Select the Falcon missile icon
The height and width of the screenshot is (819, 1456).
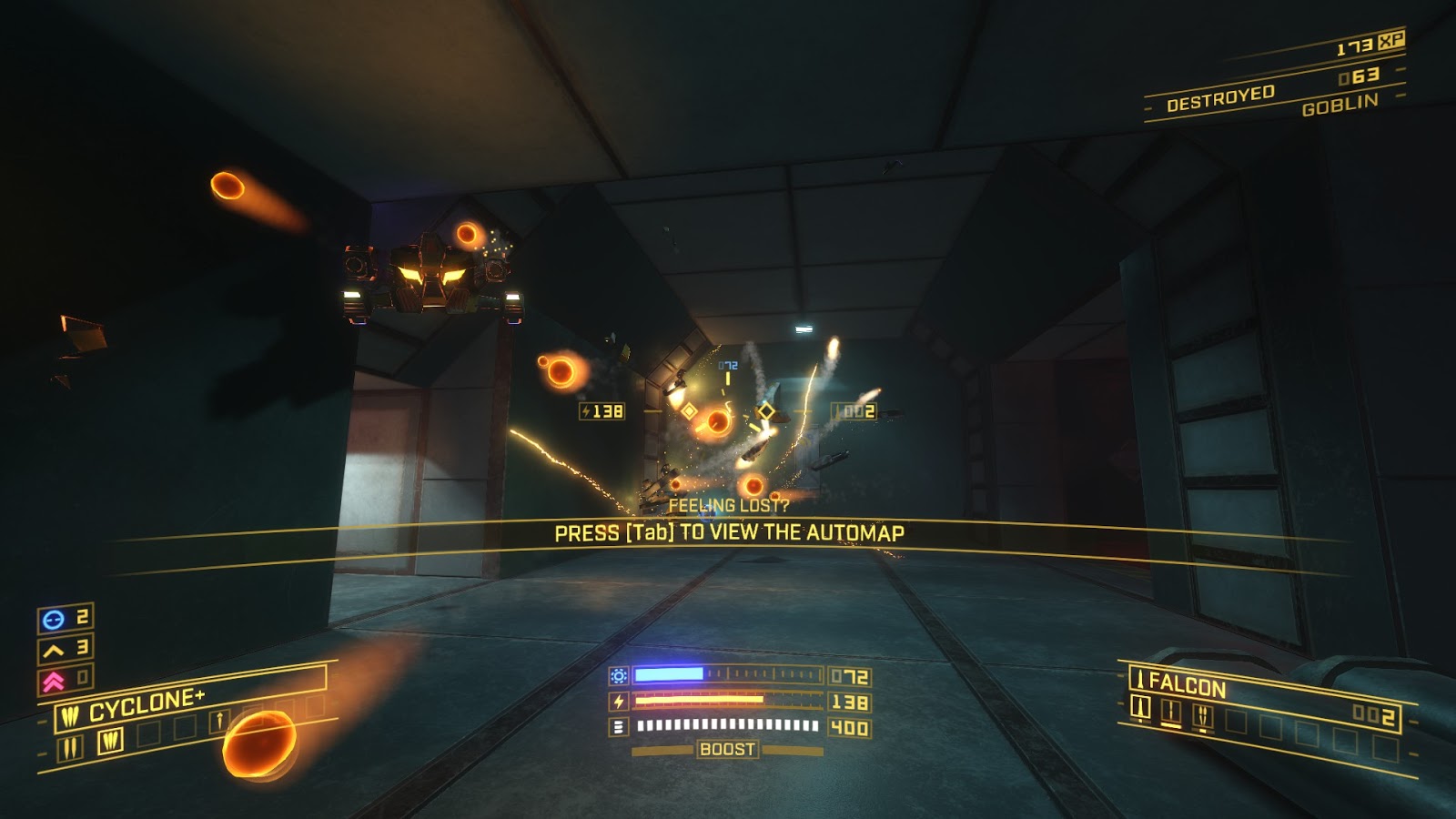(x=1141, y=680)
